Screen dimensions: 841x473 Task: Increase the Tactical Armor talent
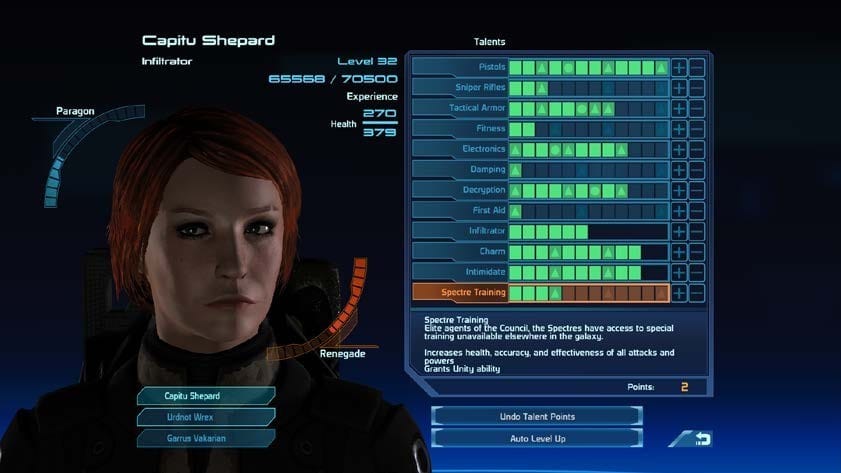coord(679,108)
